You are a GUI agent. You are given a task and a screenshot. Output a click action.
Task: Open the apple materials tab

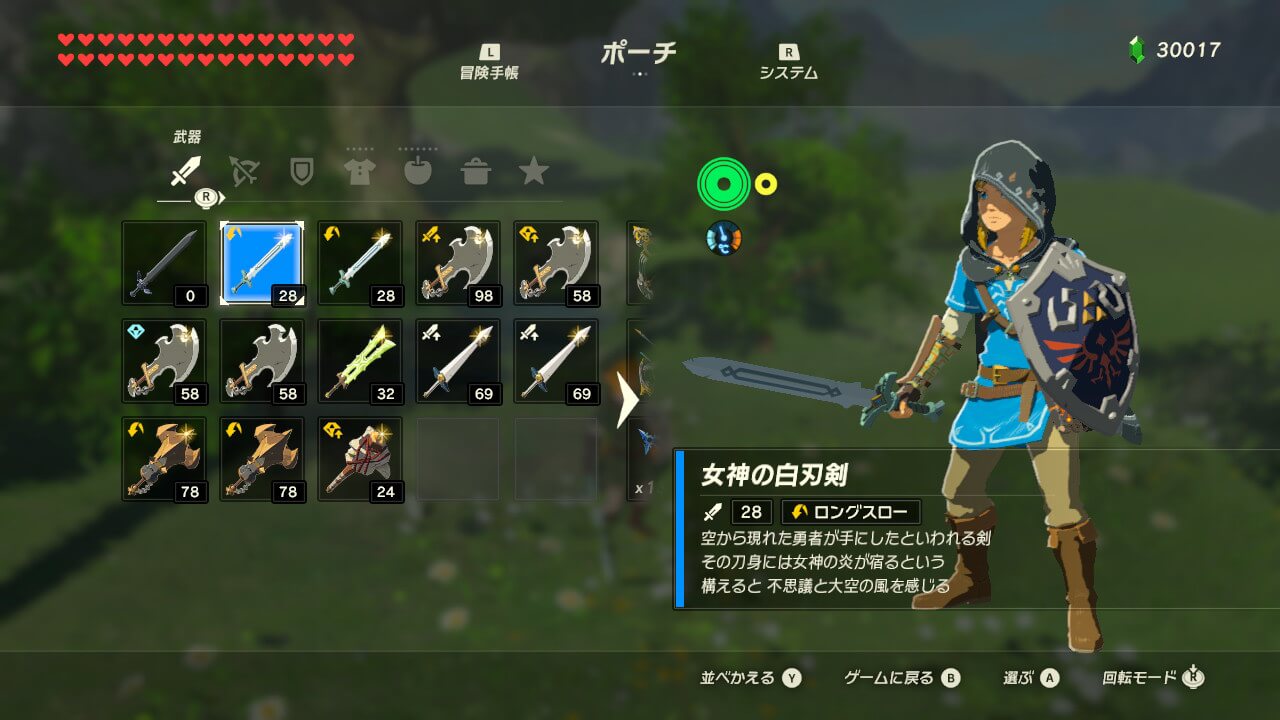[417, 172]
